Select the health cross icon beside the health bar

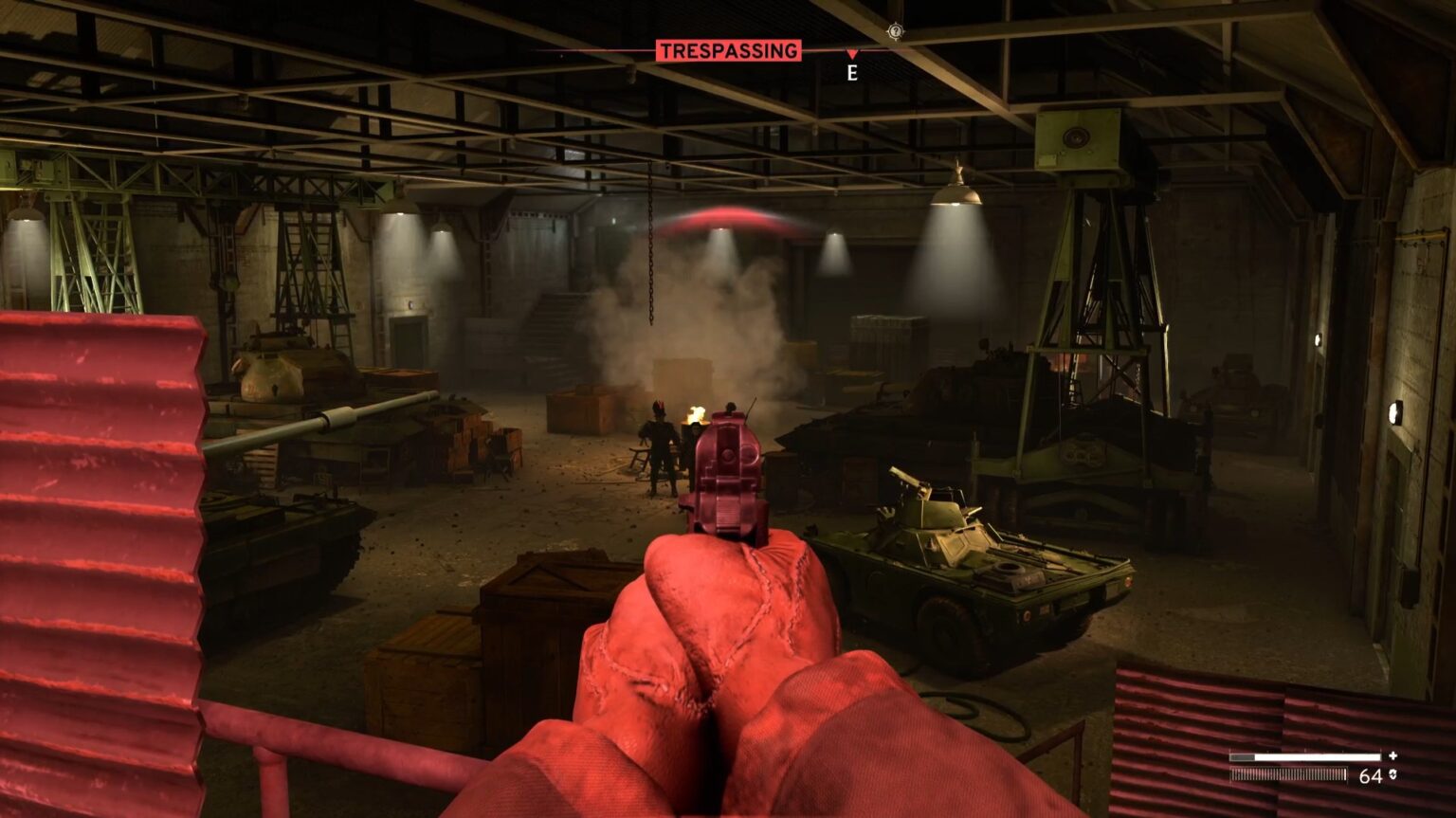pyautogui.click(x=1392, y=755)
